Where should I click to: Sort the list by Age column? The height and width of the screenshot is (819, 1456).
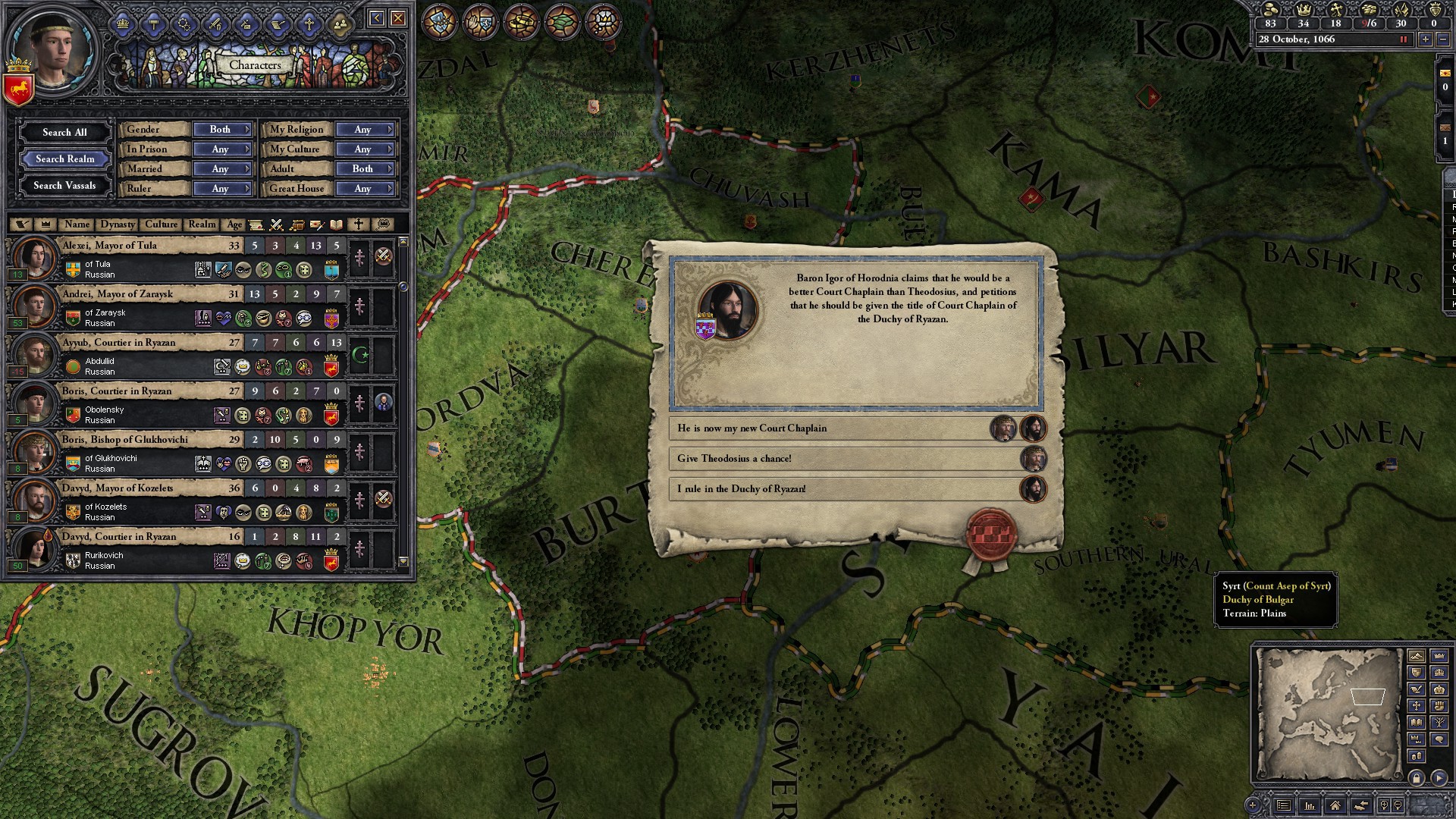click(234, 224)
